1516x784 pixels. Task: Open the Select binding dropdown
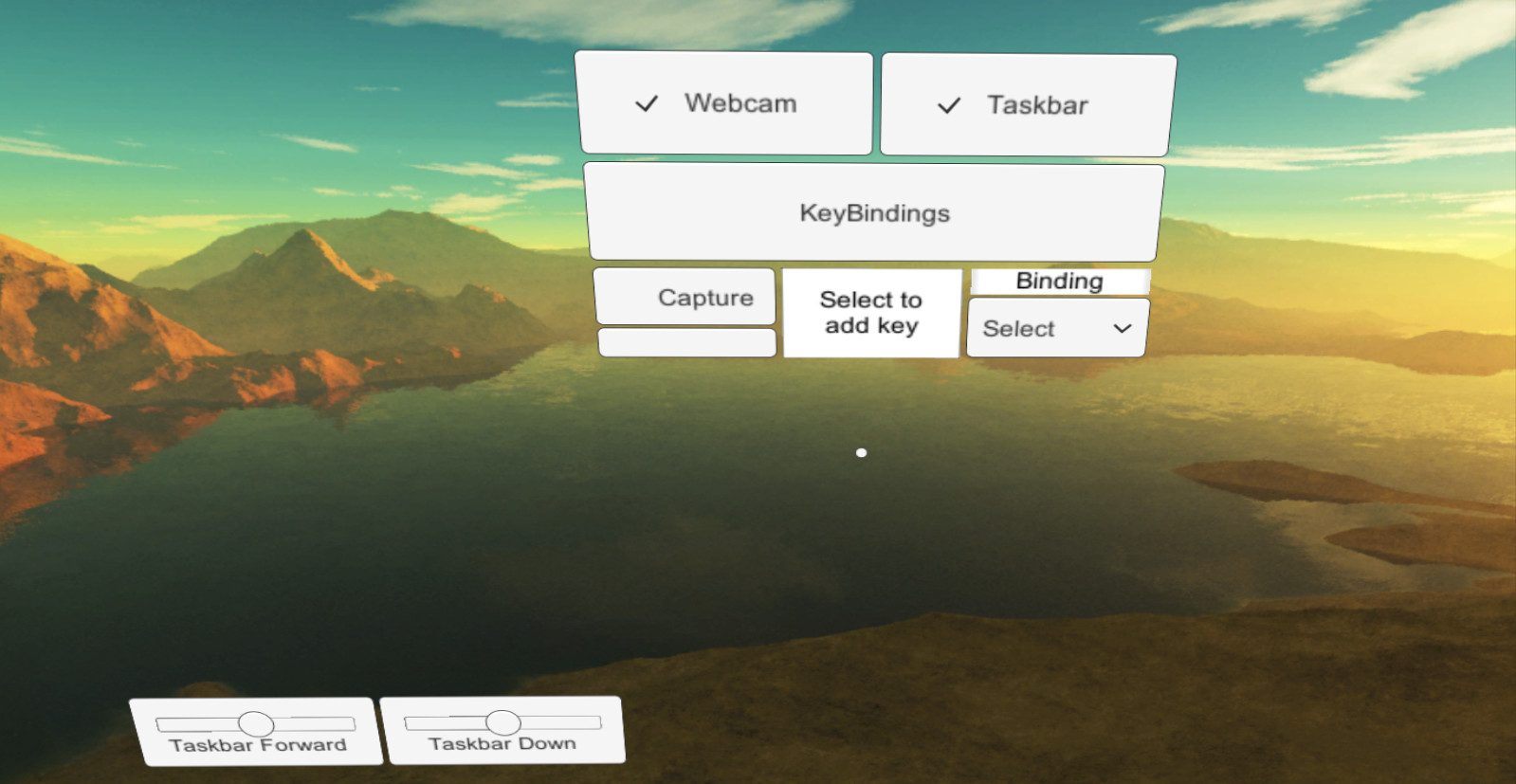[1056, 328]
